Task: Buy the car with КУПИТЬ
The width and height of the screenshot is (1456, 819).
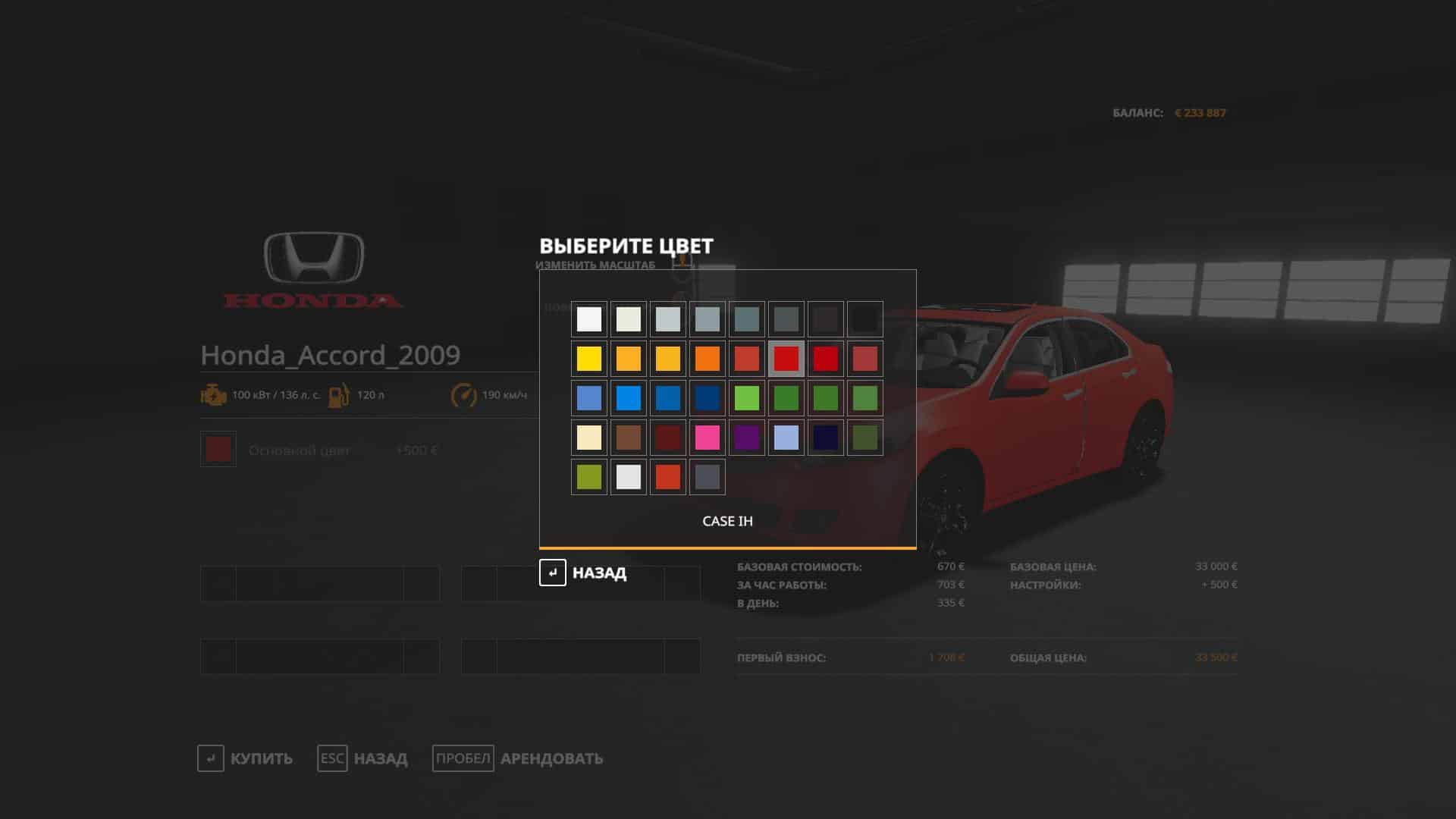Action: [x=245, y=758]
